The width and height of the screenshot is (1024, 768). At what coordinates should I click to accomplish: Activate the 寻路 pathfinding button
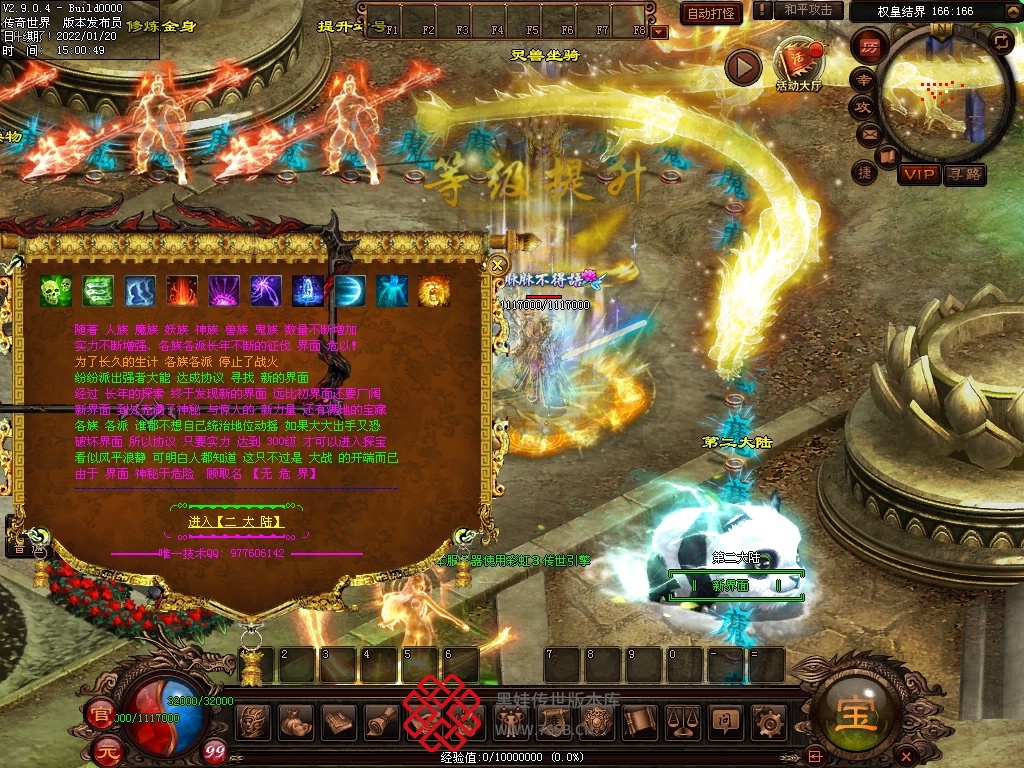(964, 175)
